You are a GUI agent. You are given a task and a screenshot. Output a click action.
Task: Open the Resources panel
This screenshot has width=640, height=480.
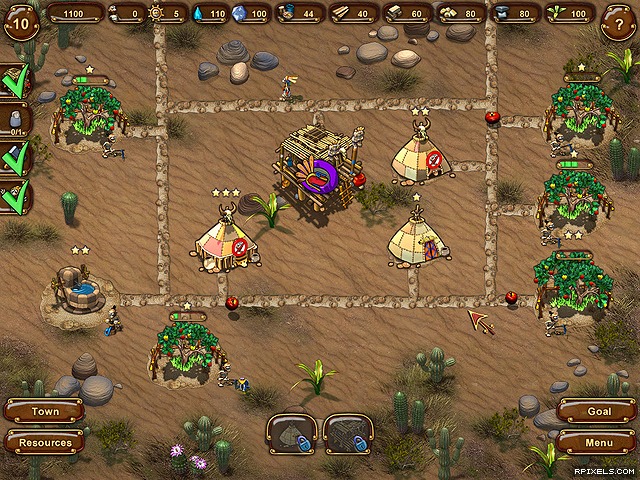tap(44, 442)
